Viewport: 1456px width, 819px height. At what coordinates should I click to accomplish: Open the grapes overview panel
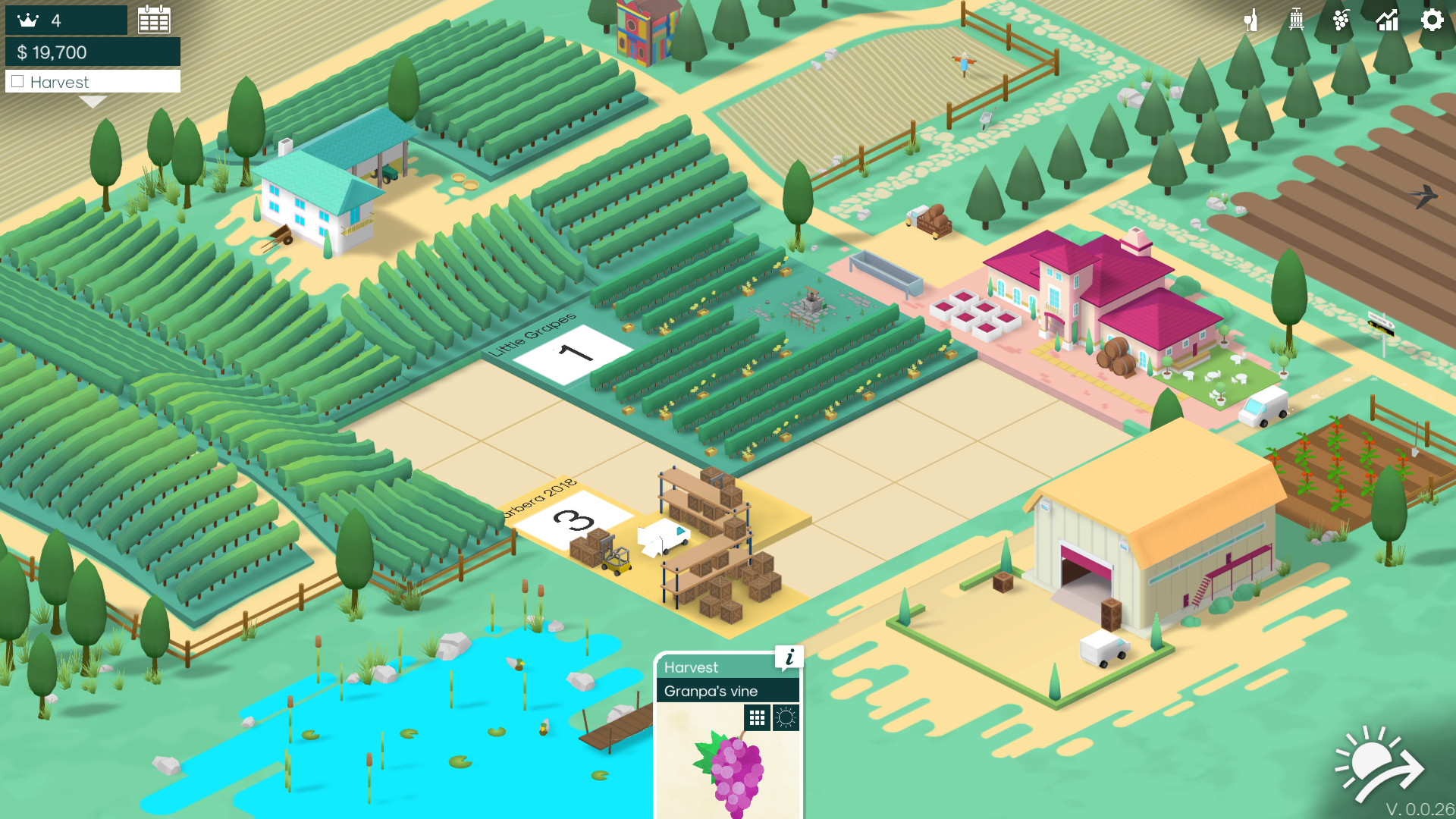(x=1341, y=21)
